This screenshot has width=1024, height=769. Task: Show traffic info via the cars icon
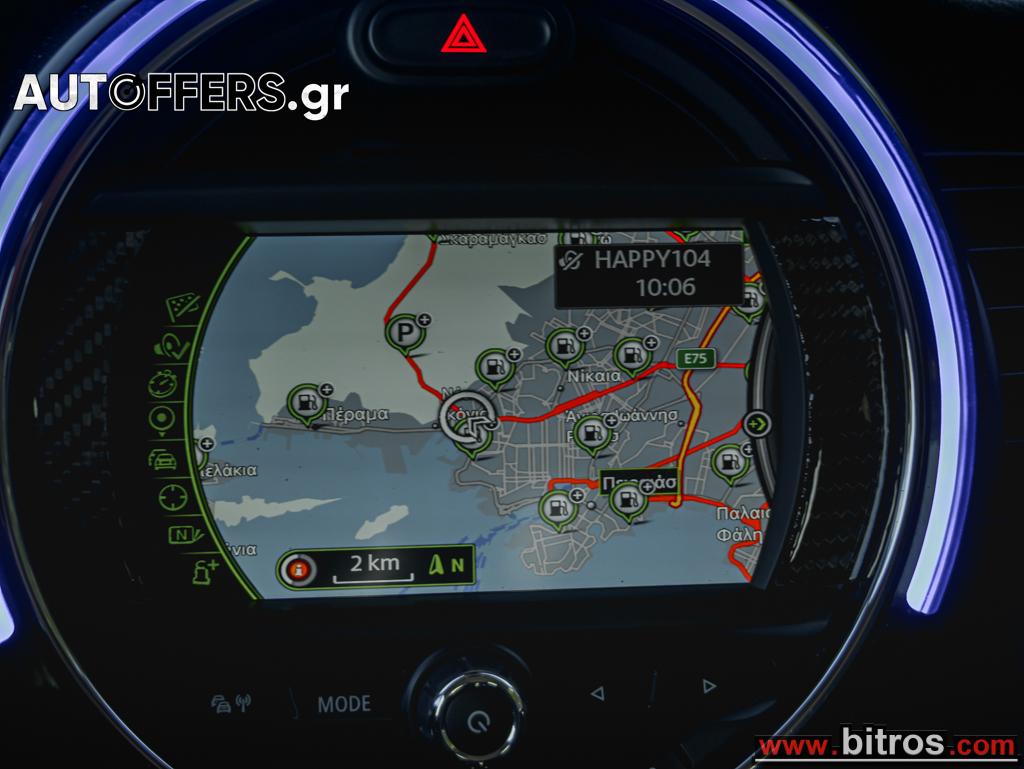click(163, 458)
